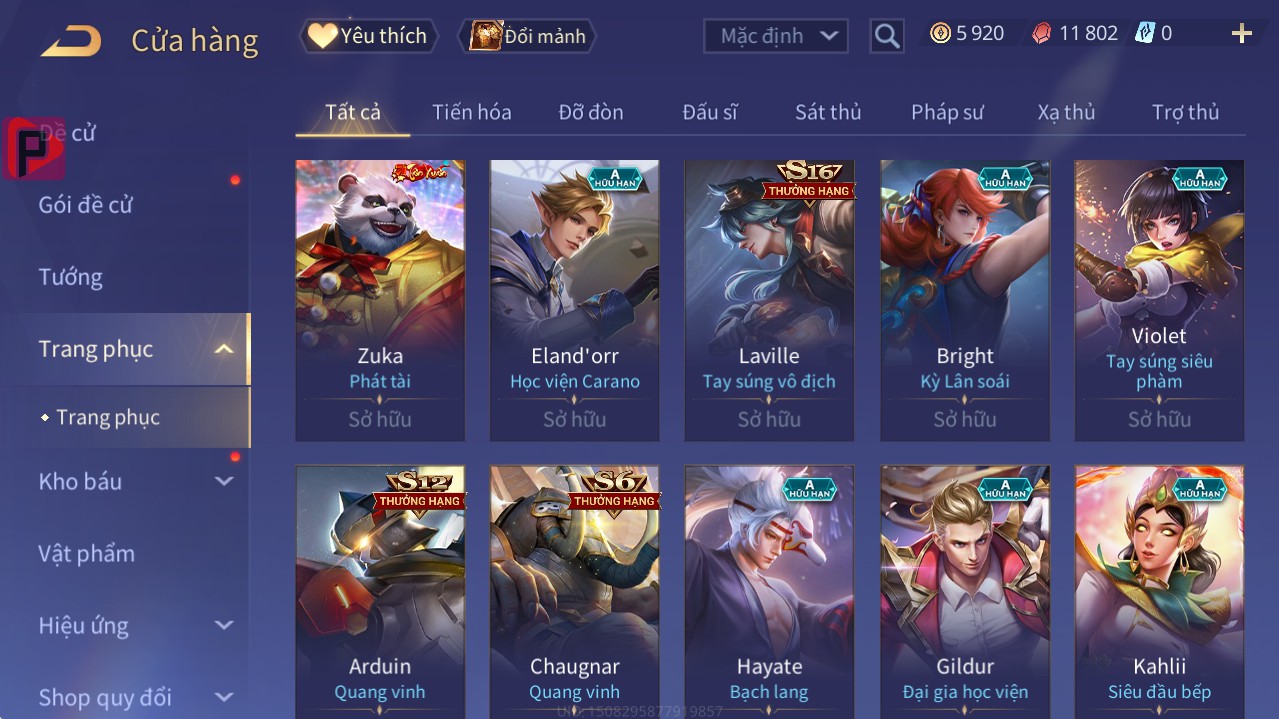This screenshot has width=1279, height=719.
Task: Select the Sát thủ category tab
Action: pos(827,112)
